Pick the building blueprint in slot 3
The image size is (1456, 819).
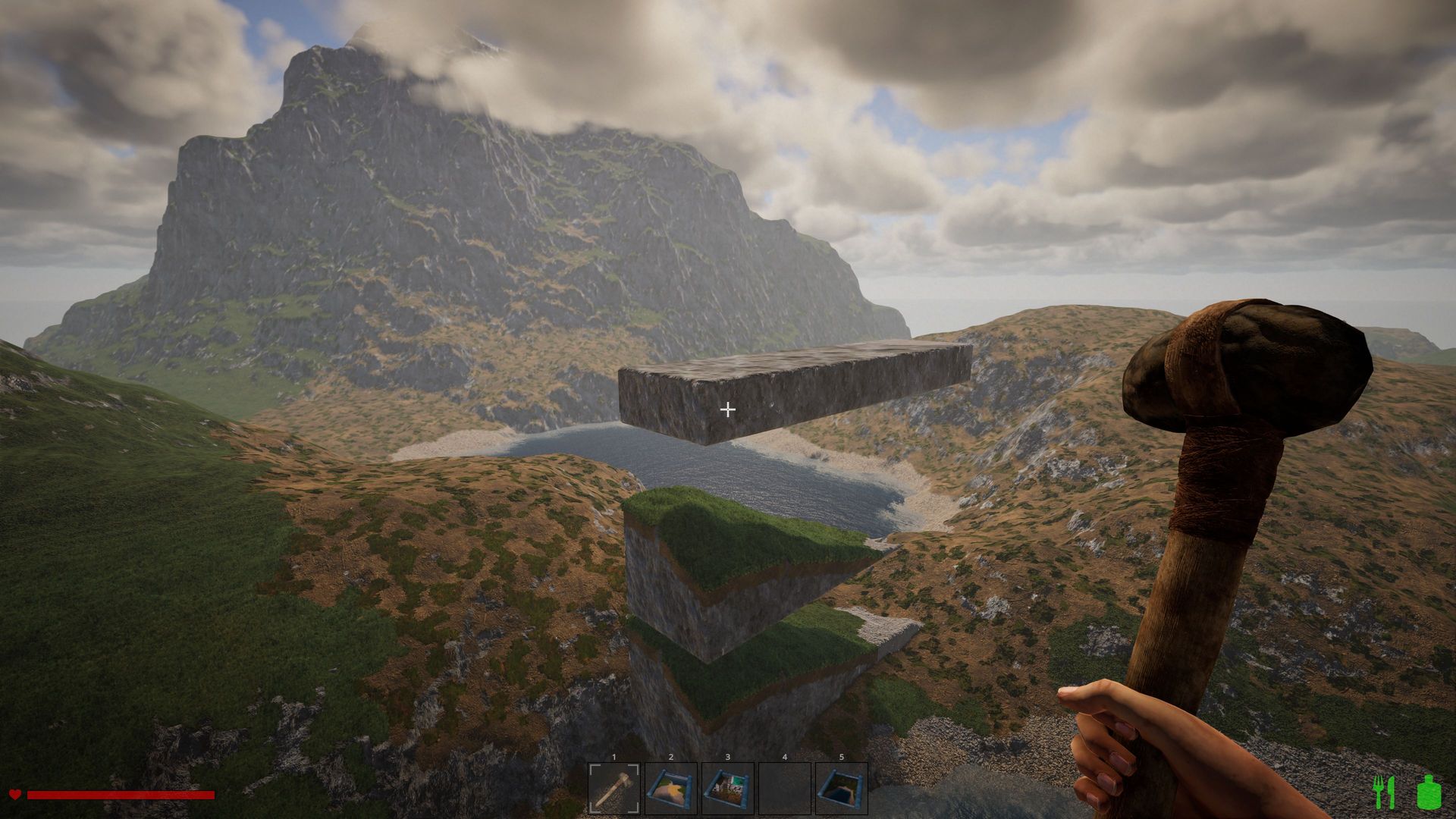pos(728,789)
